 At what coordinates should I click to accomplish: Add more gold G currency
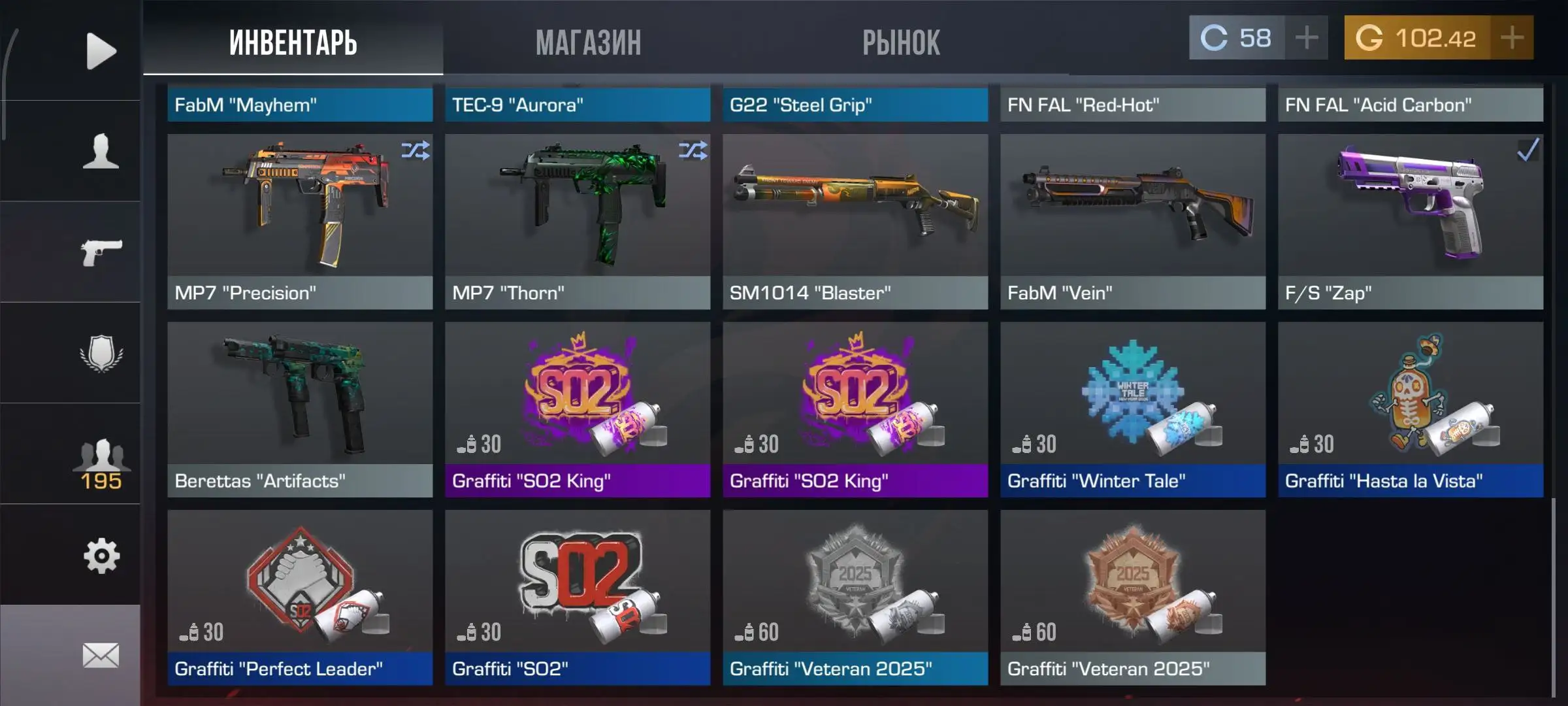coord(1512,38)
